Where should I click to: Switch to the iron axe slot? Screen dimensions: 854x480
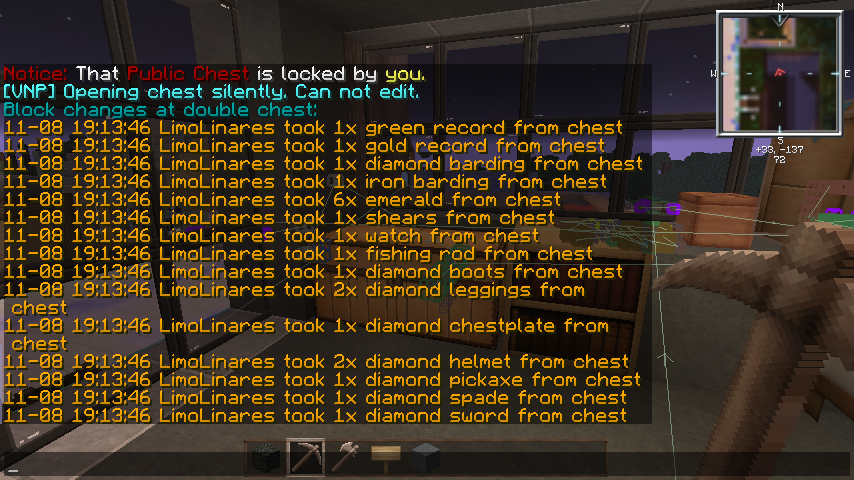(345, 457)
